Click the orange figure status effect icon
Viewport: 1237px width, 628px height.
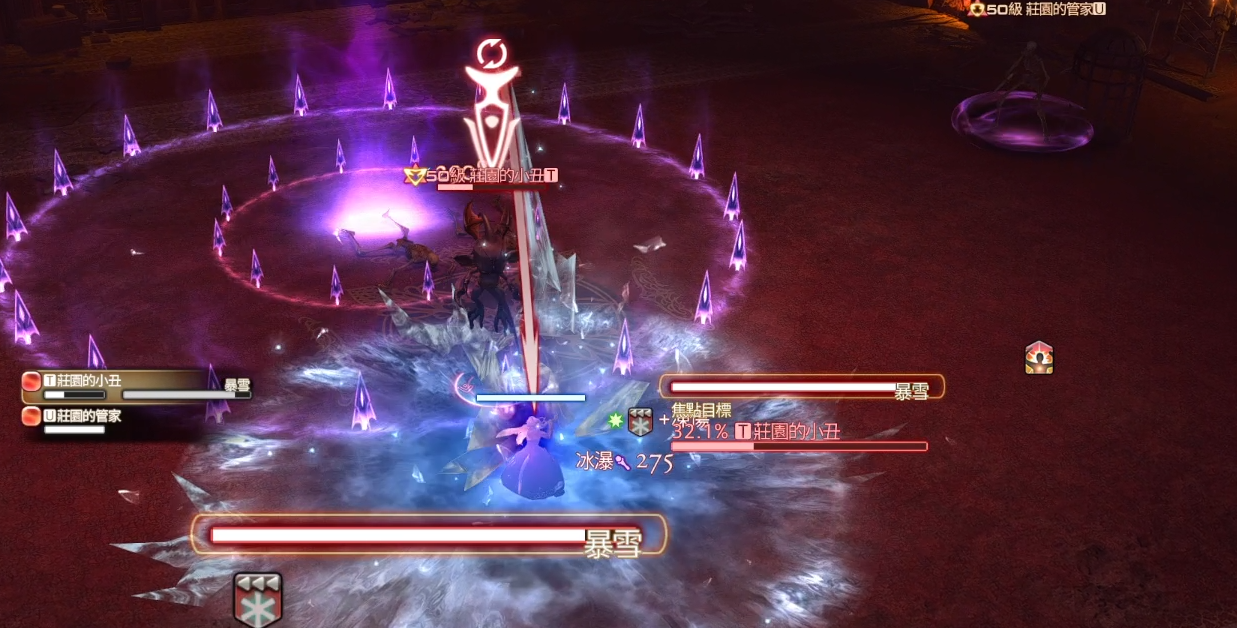(1039, 357)
